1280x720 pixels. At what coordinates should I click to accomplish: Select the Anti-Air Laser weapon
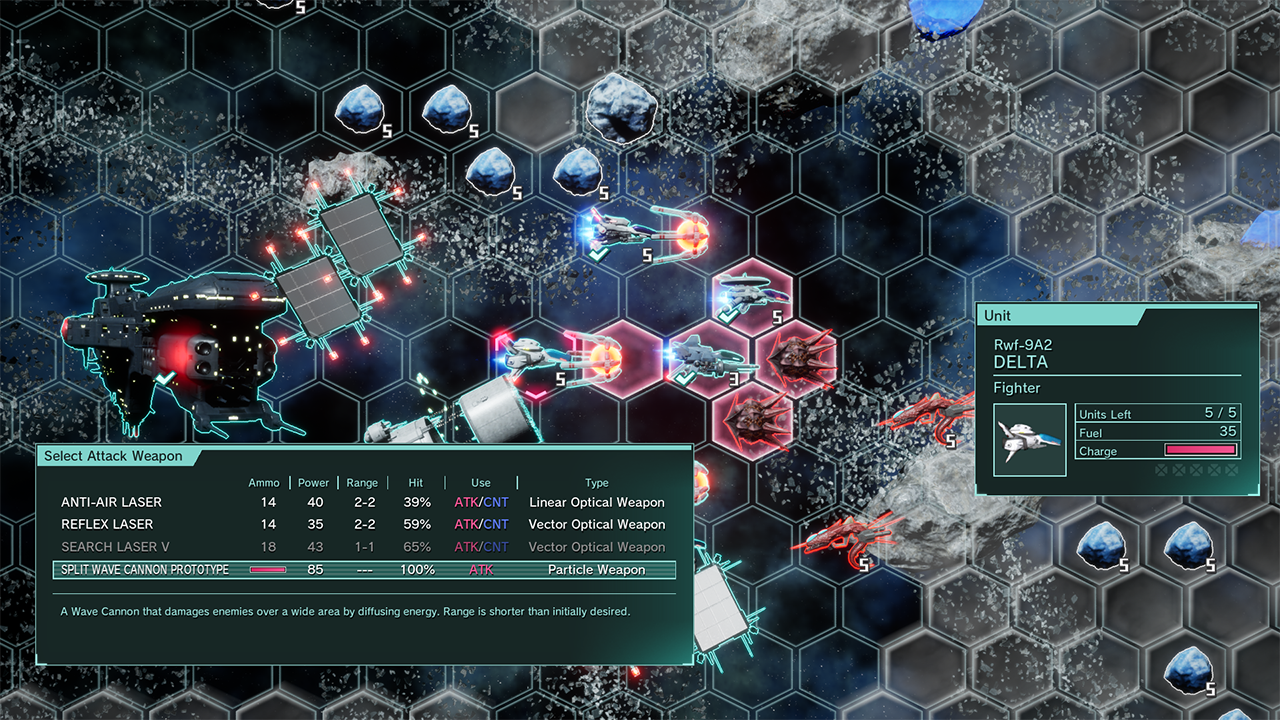click(112, 502)
